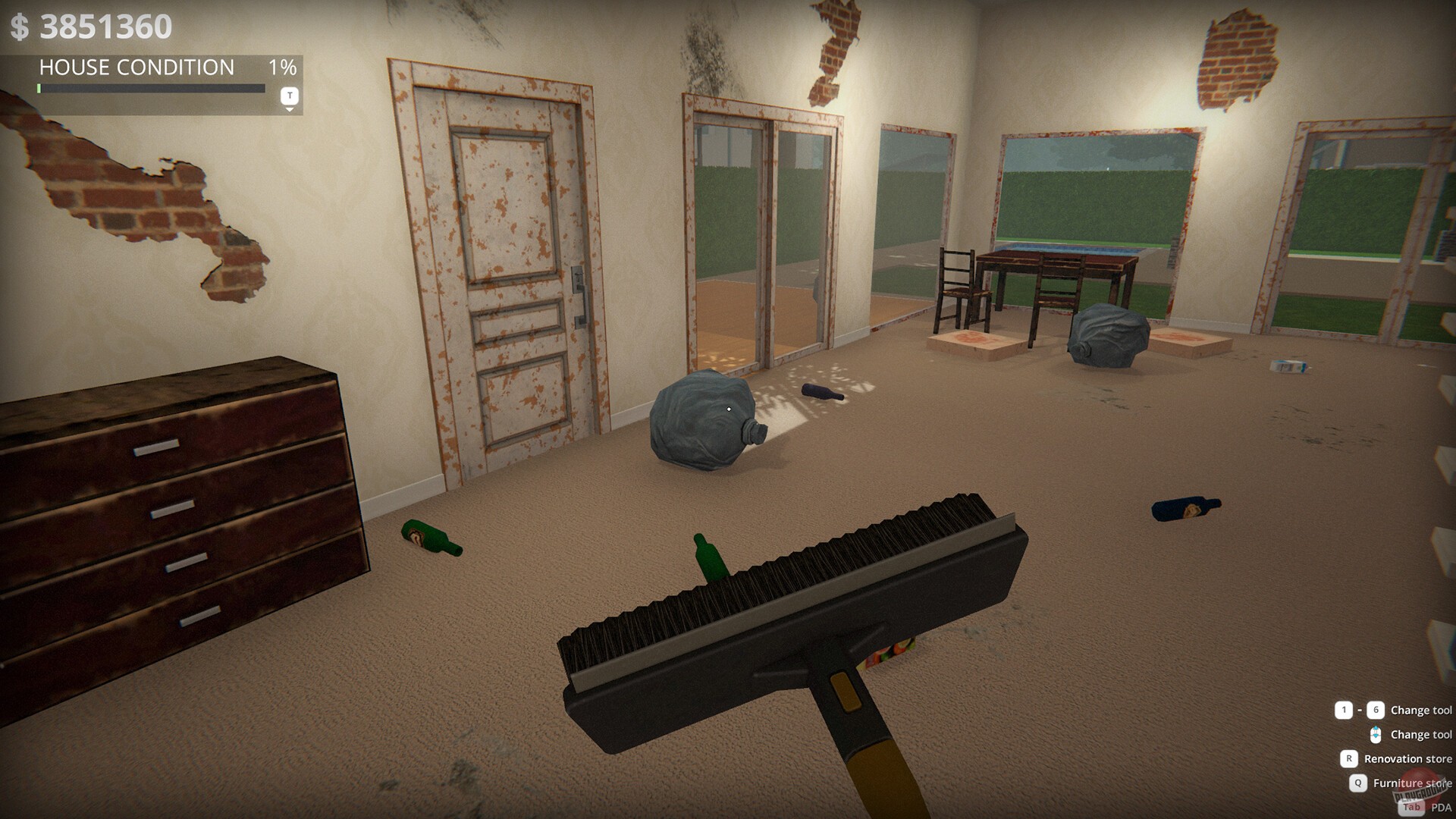The height and width of the screenshot is (819, 1456).
Task: Click the PDA text label
Action: 1441,805
